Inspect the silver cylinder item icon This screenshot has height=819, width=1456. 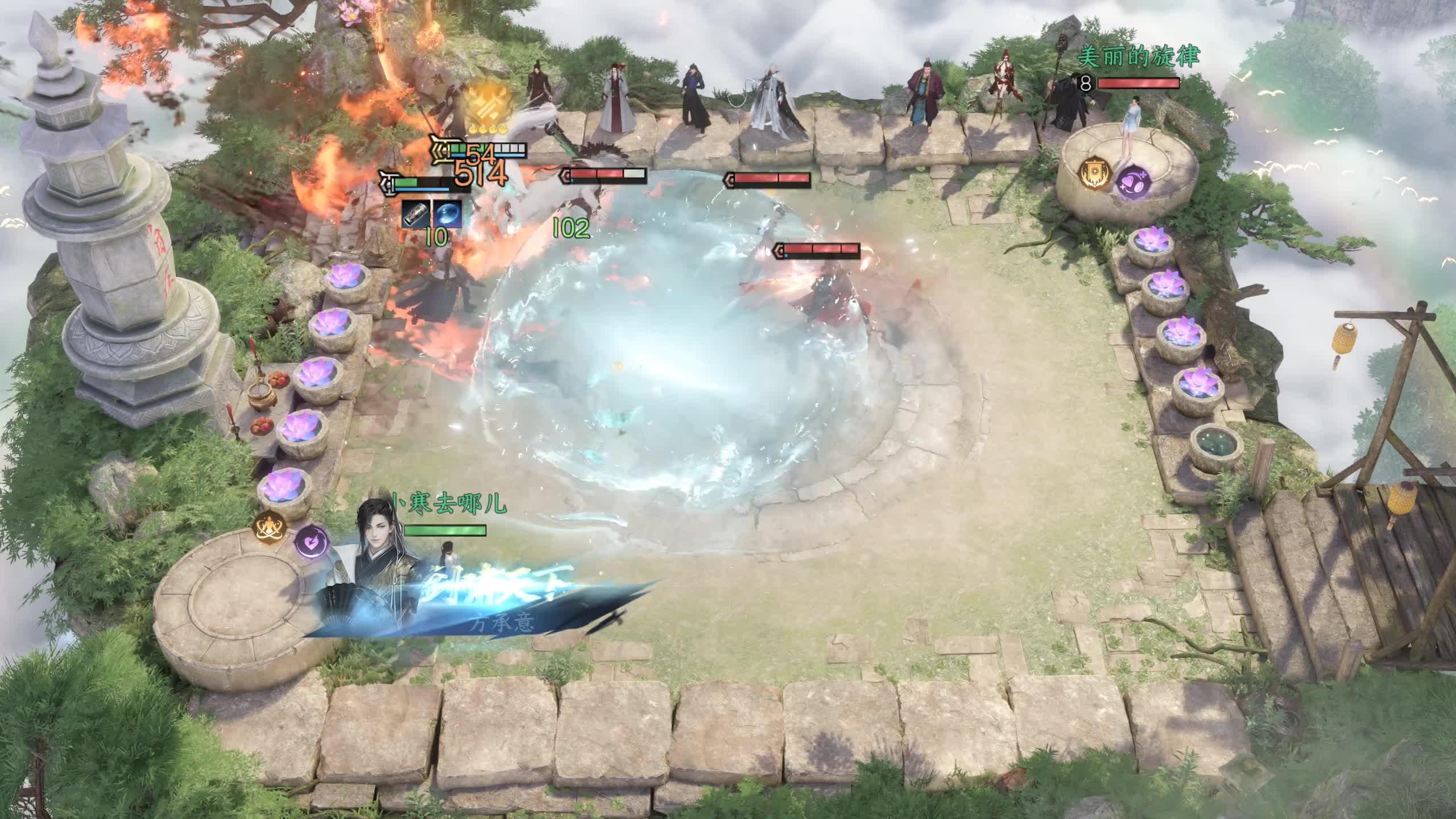[x=416, y=213]
